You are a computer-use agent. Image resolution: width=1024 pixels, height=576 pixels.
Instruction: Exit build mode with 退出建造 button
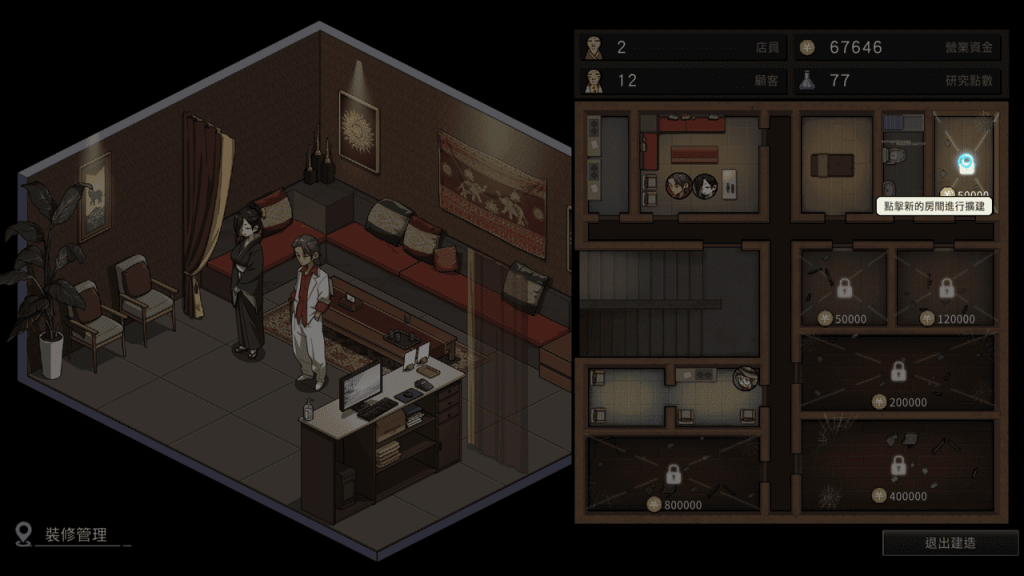(x=949, y=543)
